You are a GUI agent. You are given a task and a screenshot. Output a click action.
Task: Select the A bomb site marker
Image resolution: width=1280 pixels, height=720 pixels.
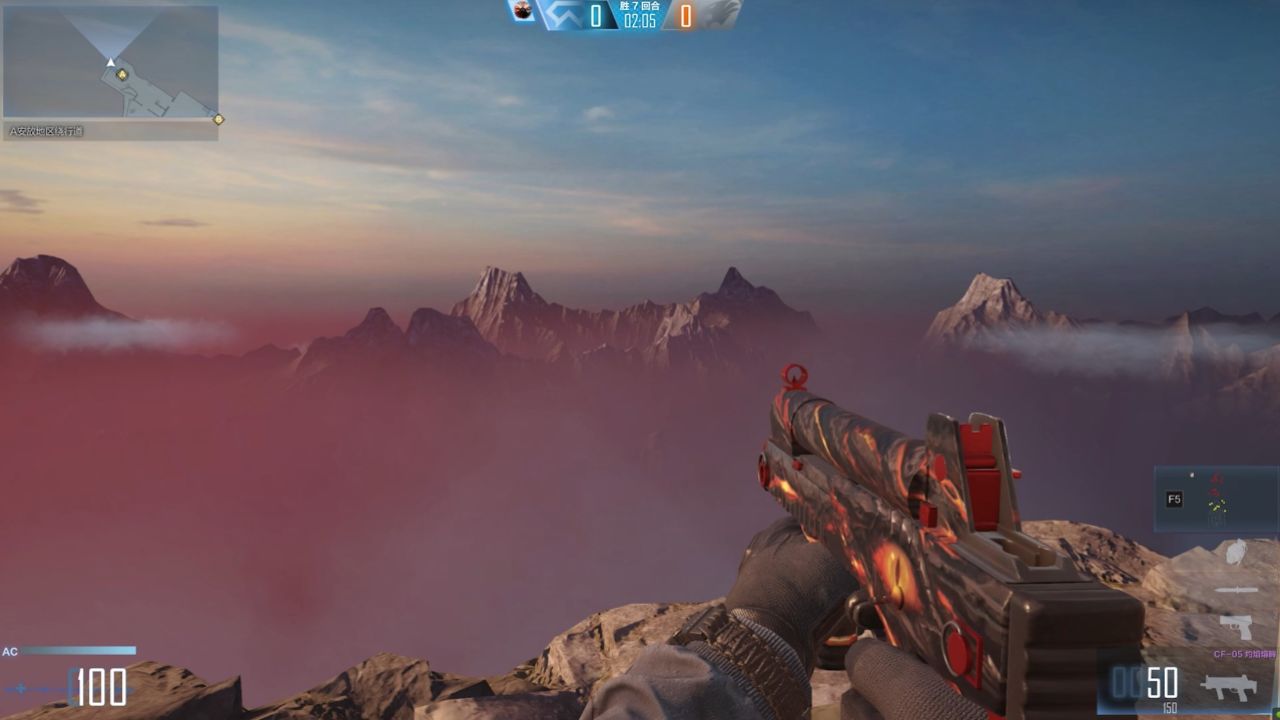[x=122, y=74]
